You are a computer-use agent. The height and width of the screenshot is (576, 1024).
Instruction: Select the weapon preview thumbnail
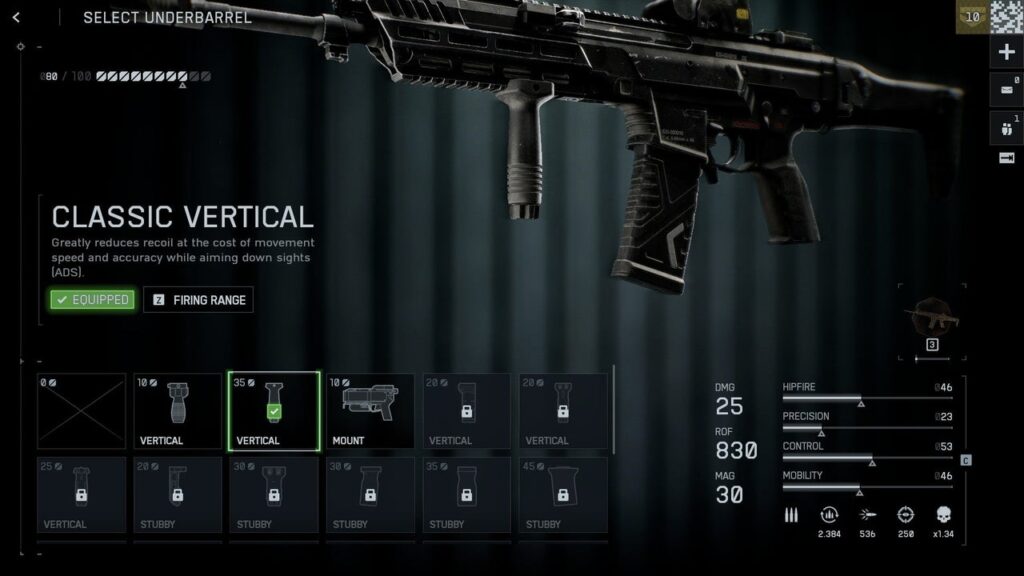click(931, 320)
